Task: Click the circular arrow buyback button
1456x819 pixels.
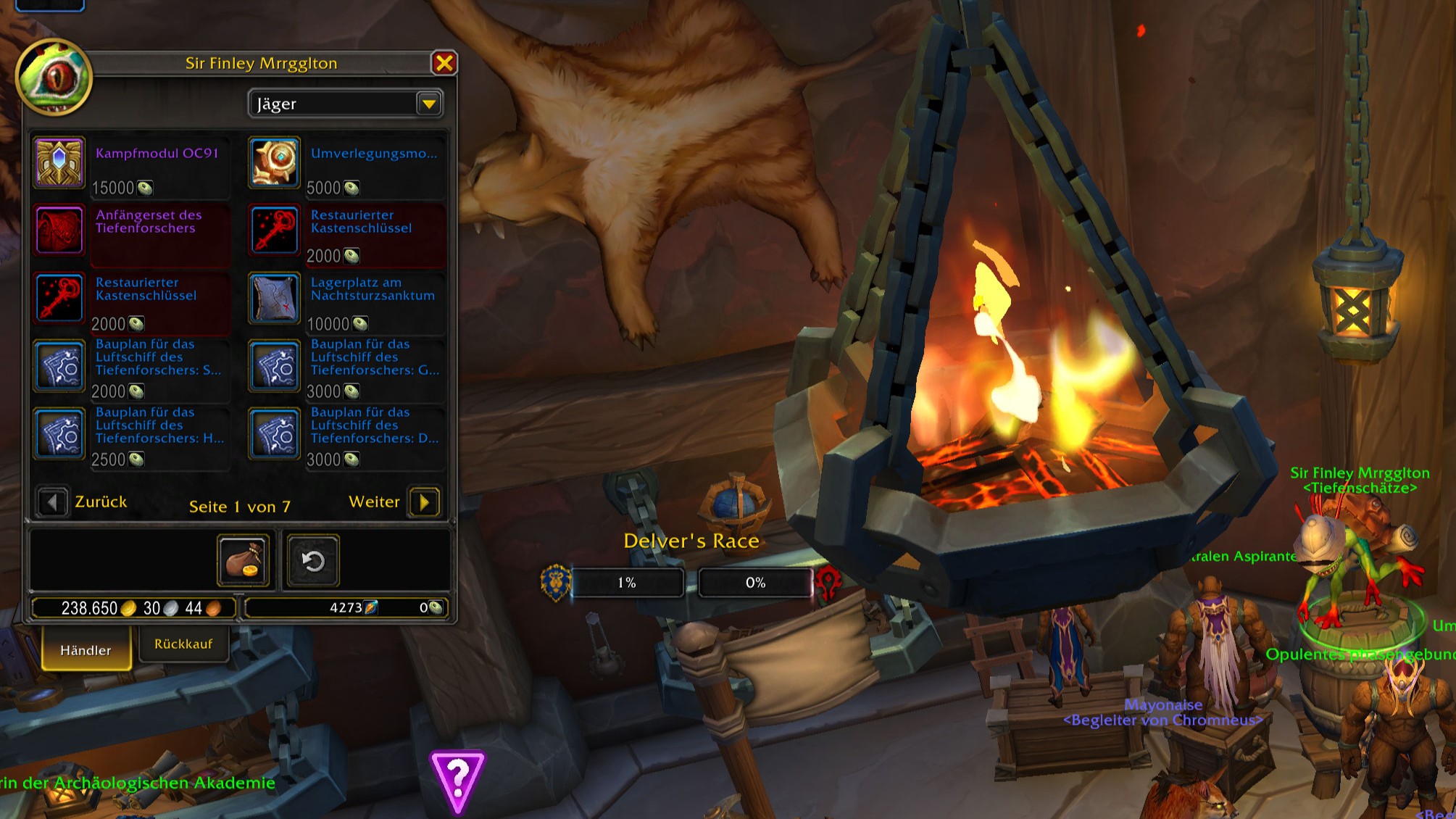Action: 313,560
